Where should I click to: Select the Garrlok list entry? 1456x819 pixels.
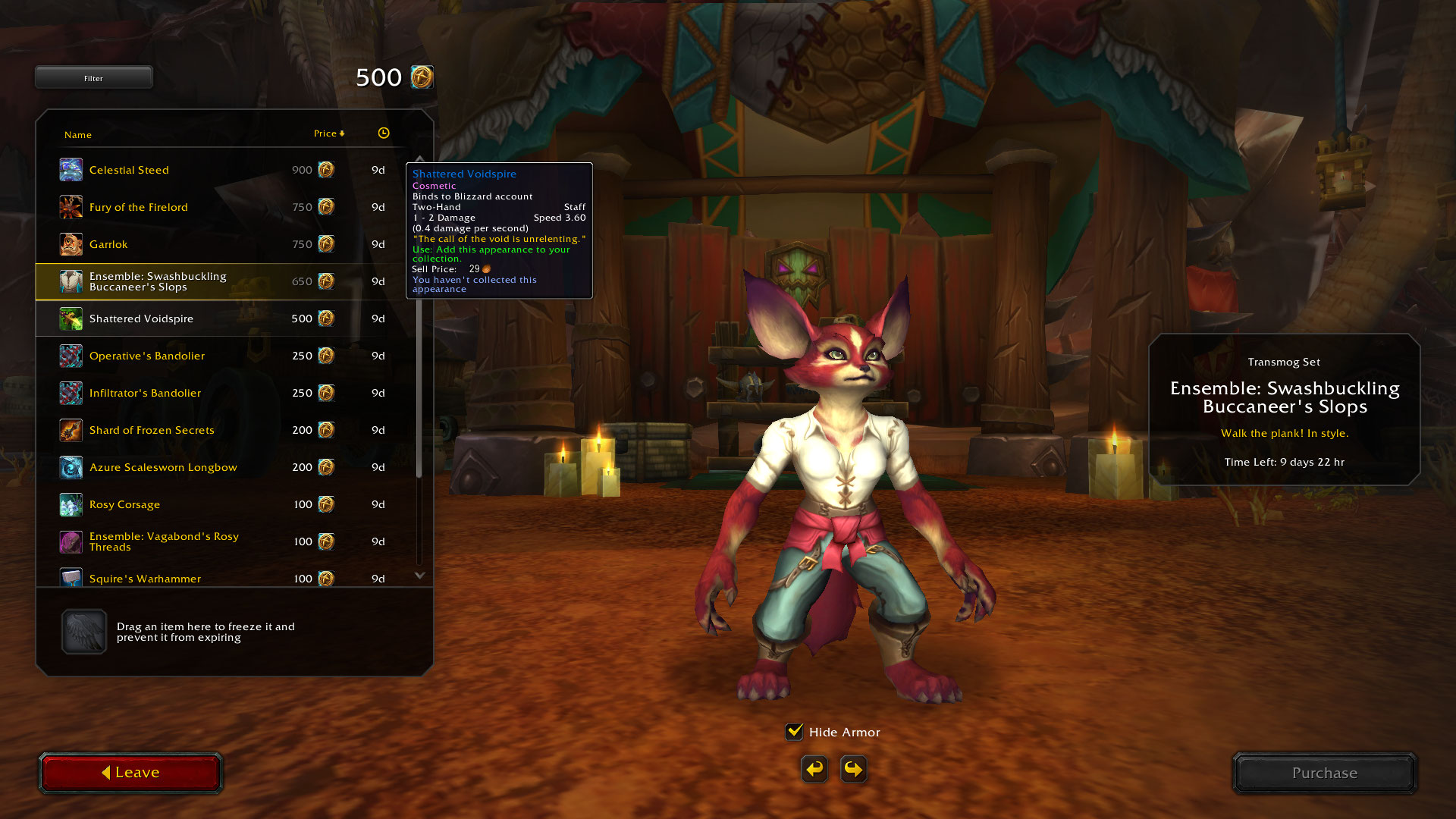[108, 244]
